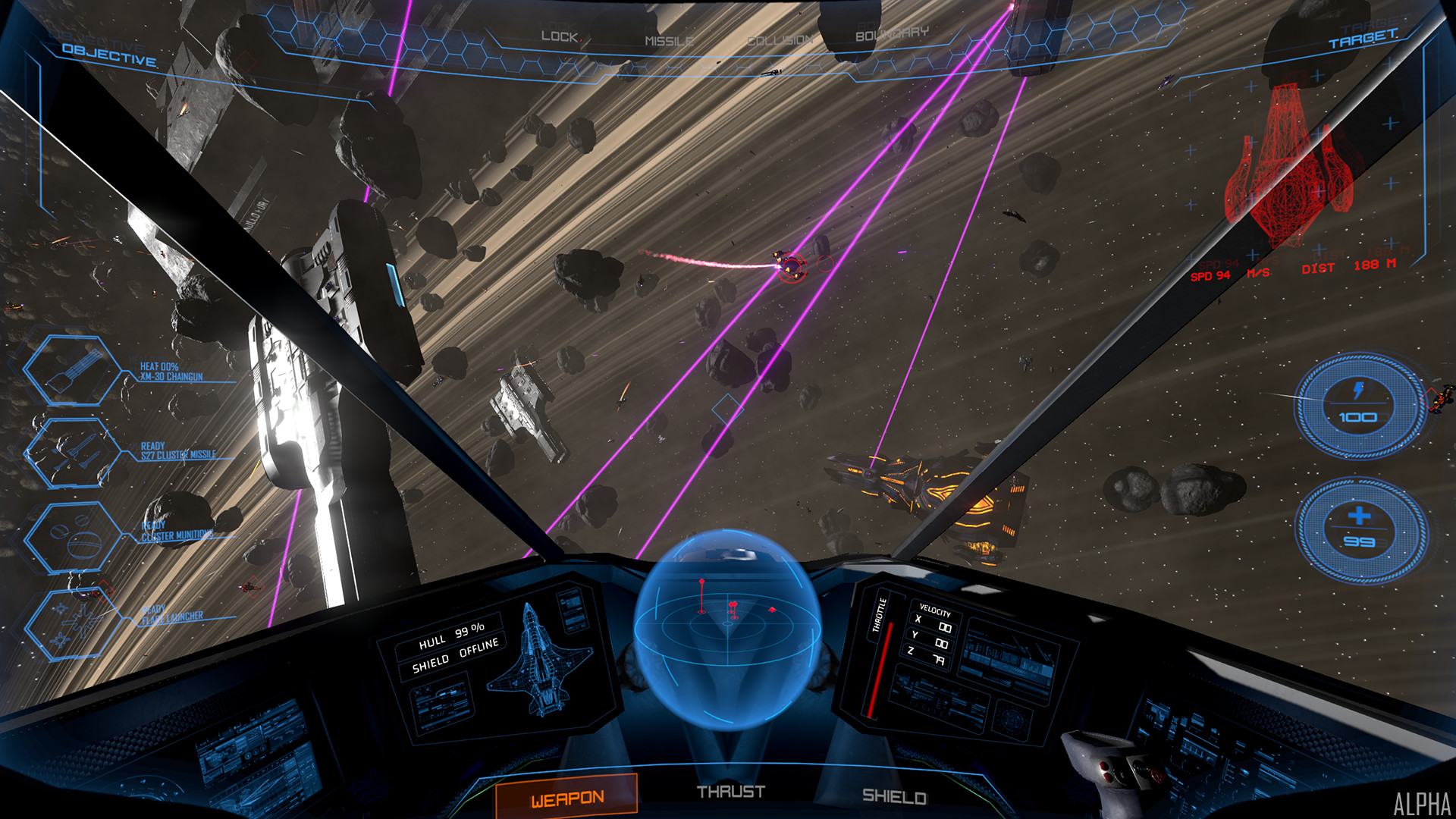
Task: Switch power to the WEAPON tab
Action: tap(566, 798)
